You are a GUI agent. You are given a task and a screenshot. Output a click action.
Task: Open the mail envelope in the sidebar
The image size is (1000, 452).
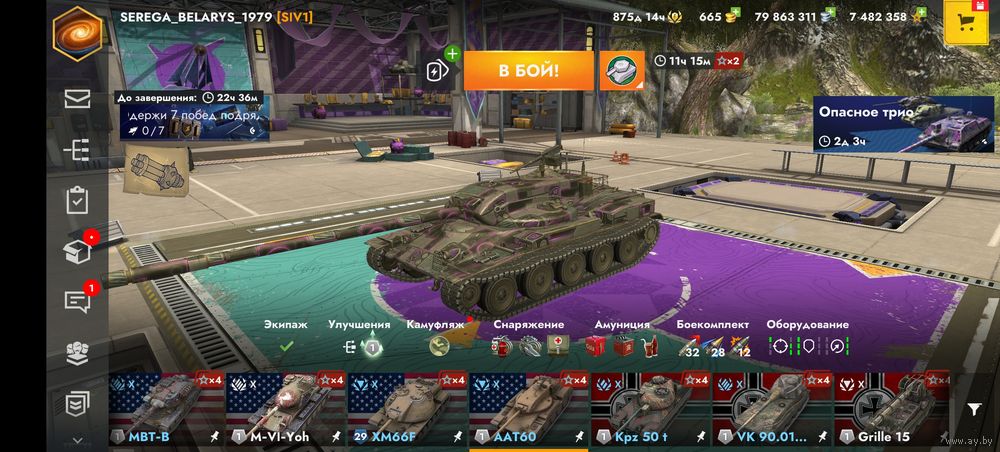tap(77, 98)
